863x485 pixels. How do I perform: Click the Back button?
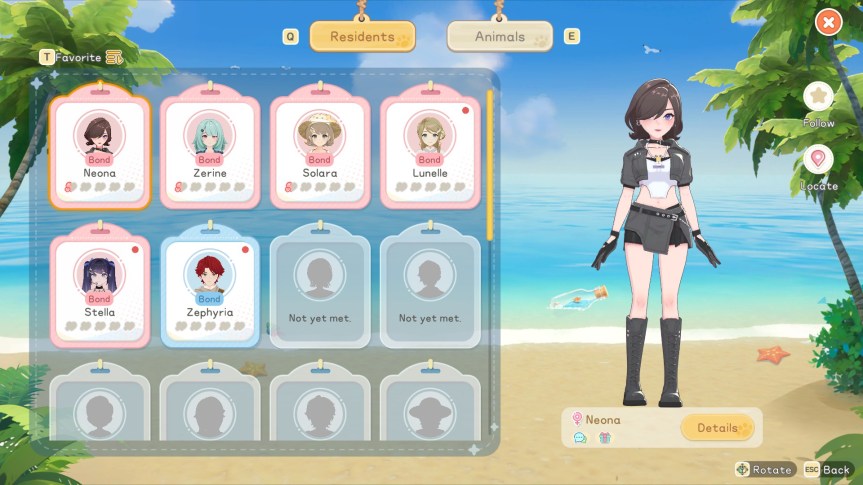coord(826,469)
